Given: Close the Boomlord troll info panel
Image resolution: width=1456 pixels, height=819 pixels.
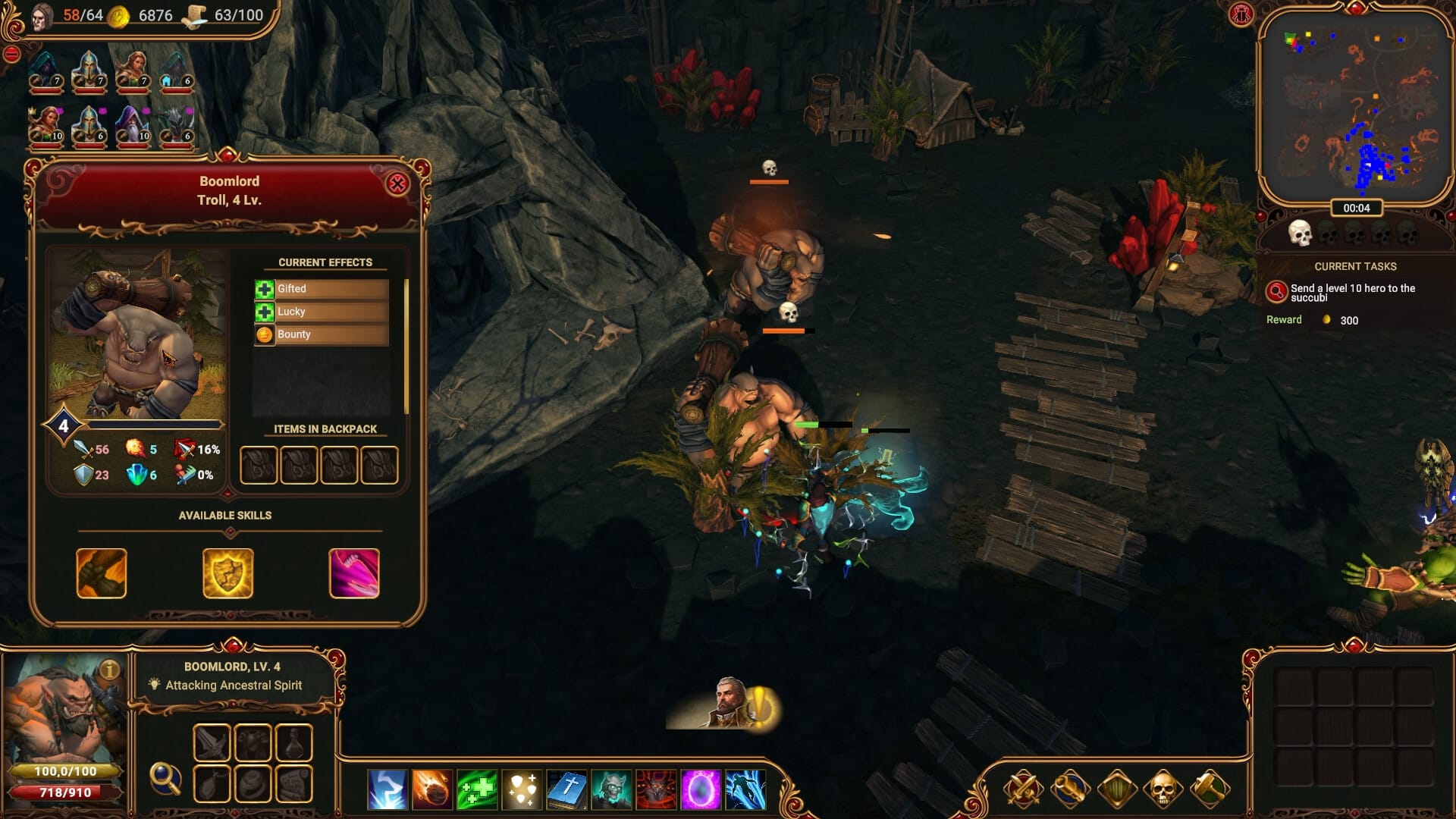Looking at the screenshot, I should coord(397,184).
